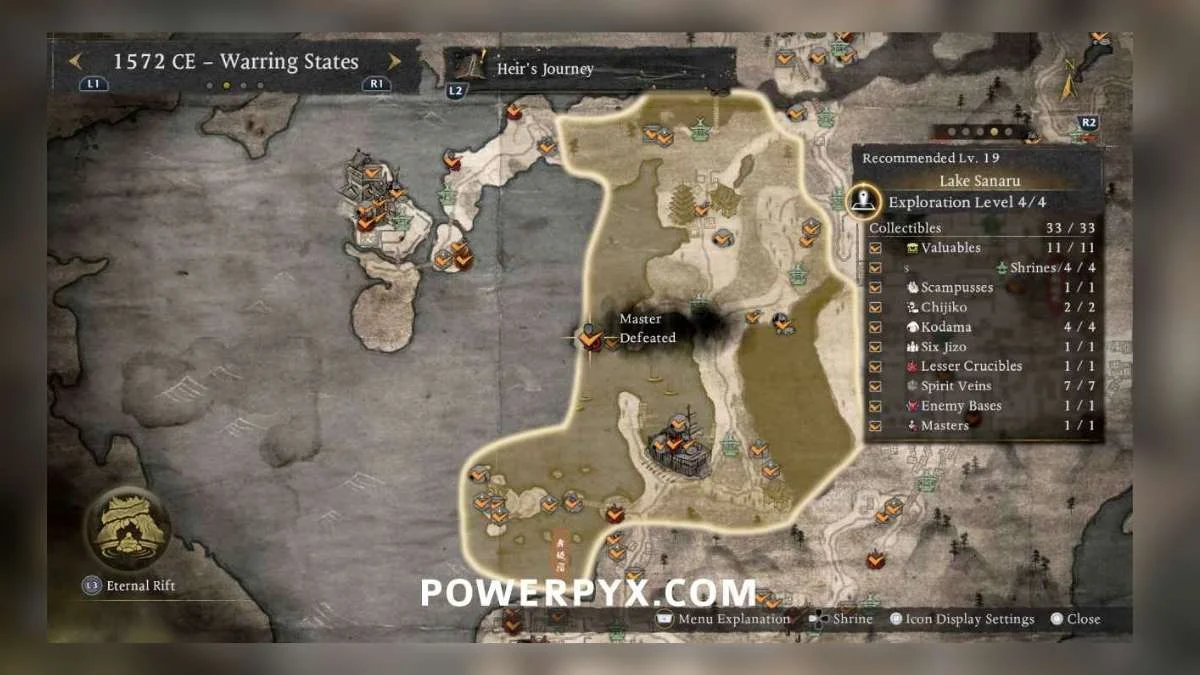Toggle the Six Jizo filter checkbox
The width and height of the screenshot is (1200, 675).
pyautogui.click(x=876, y=347)
